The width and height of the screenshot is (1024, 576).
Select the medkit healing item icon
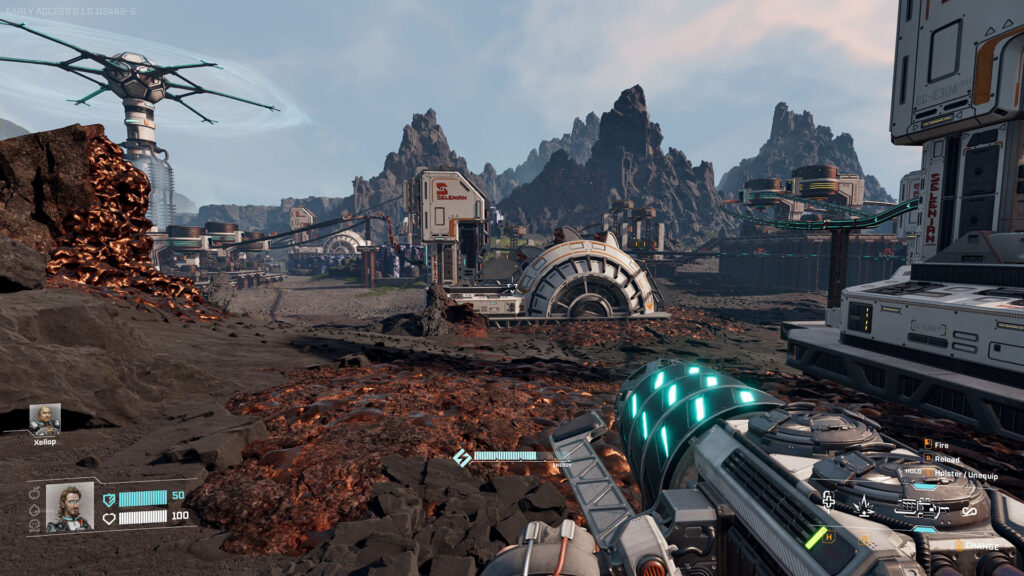coord(828,501)
